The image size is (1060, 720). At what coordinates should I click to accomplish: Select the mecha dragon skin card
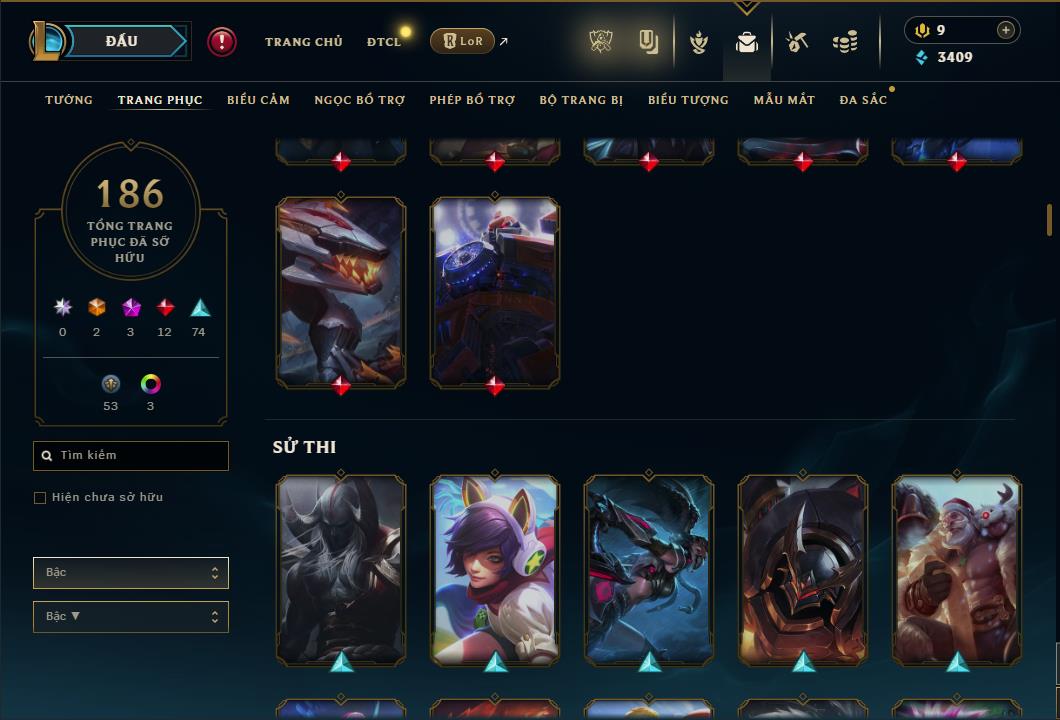pos(341,290)
